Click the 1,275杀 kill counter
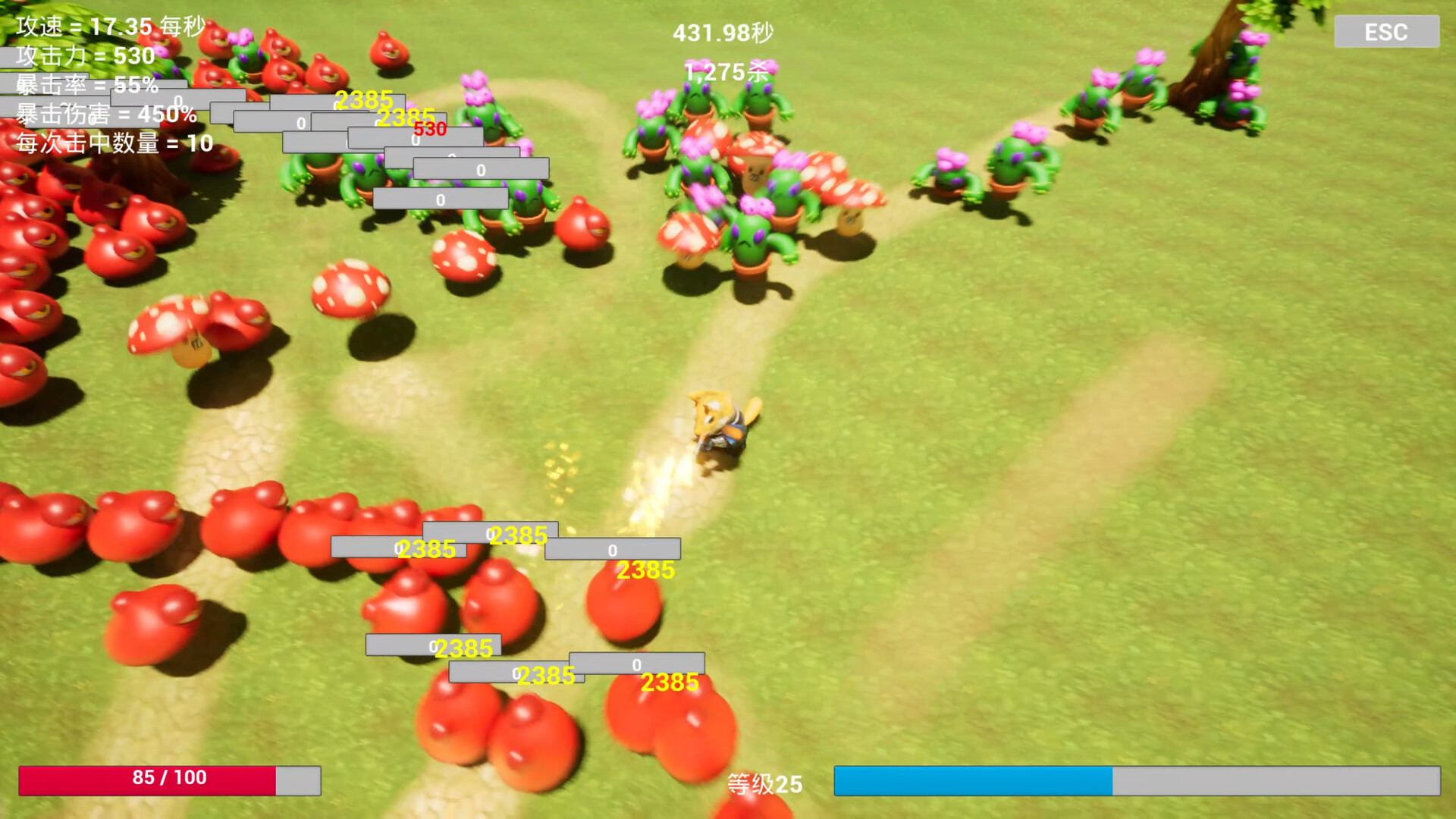Screen dimensions: 1456x819 pyautogui.click(x=726, y=71)
